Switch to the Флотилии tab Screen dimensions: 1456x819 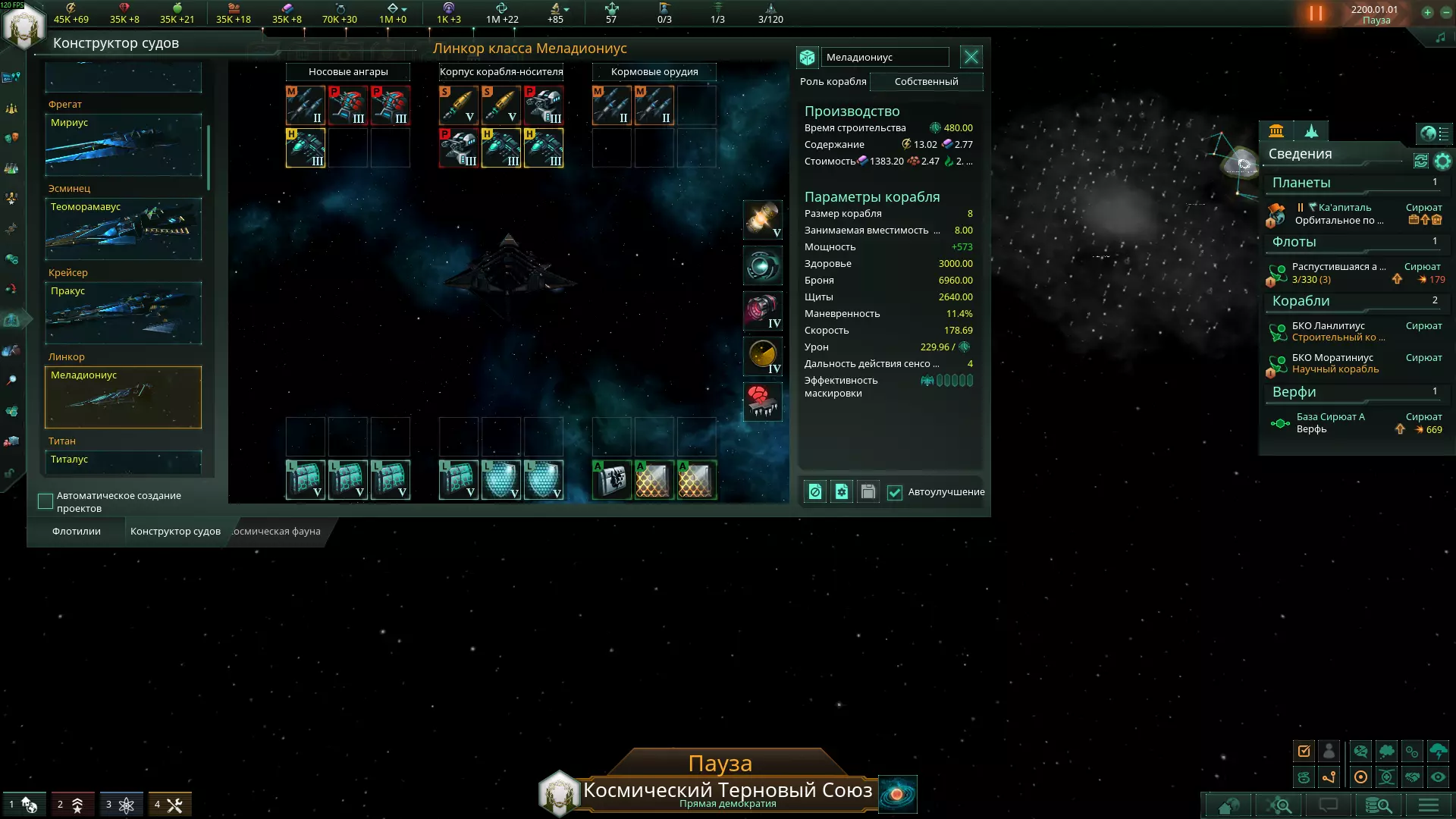[x=77, y=532]
